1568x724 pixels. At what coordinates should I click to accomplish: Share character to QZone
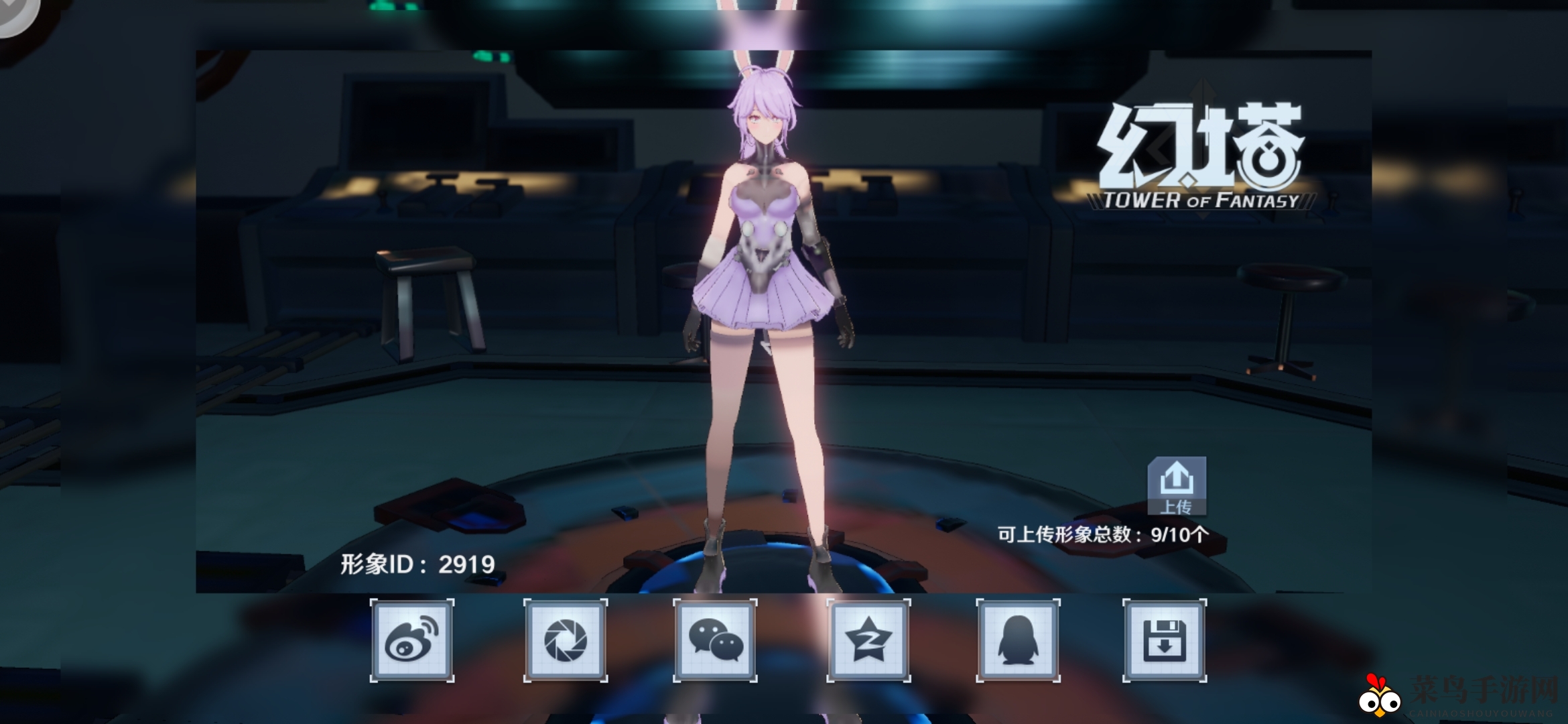pos(866,640)
